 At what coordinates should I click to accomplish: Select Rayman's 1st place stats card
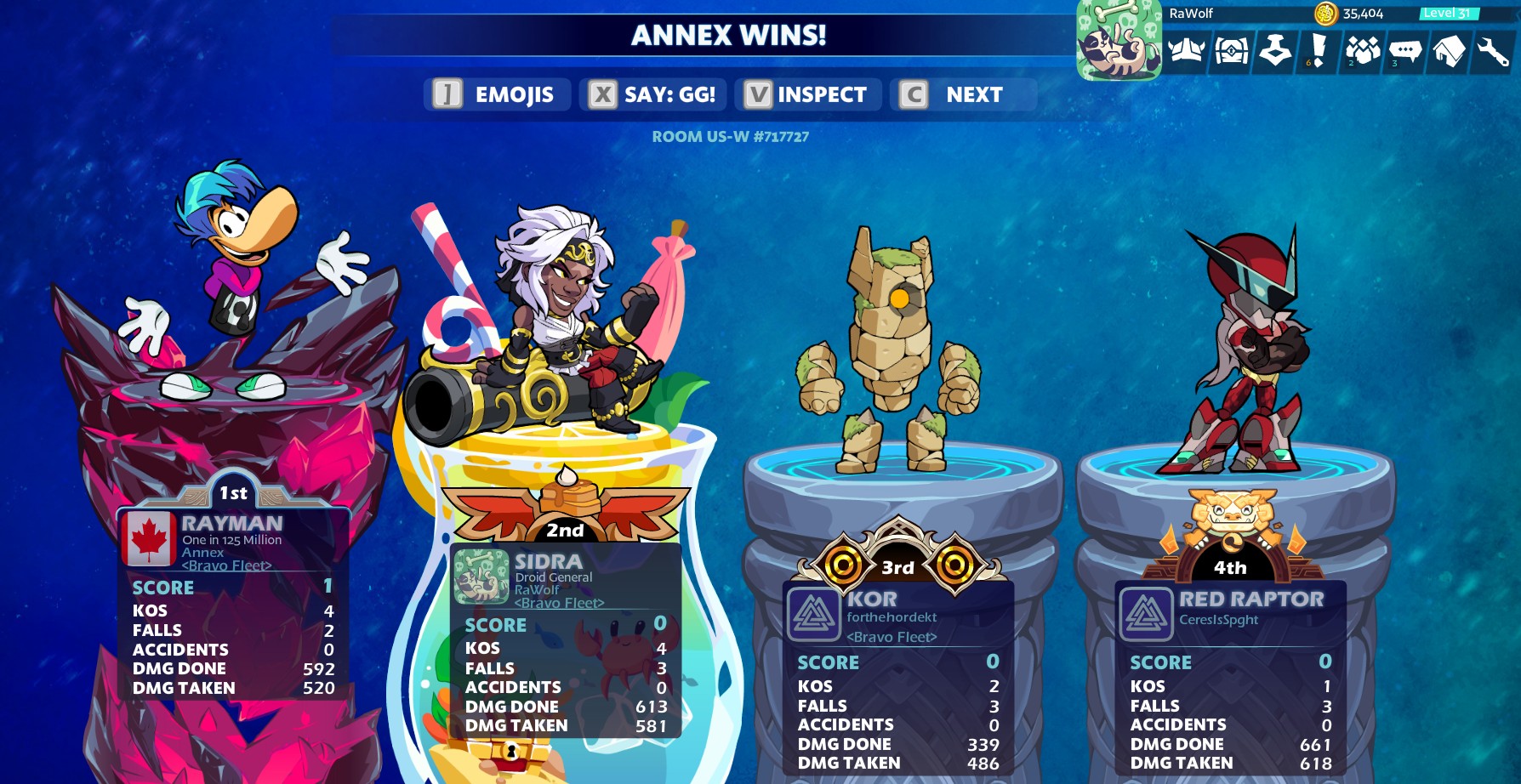point(232,604)
